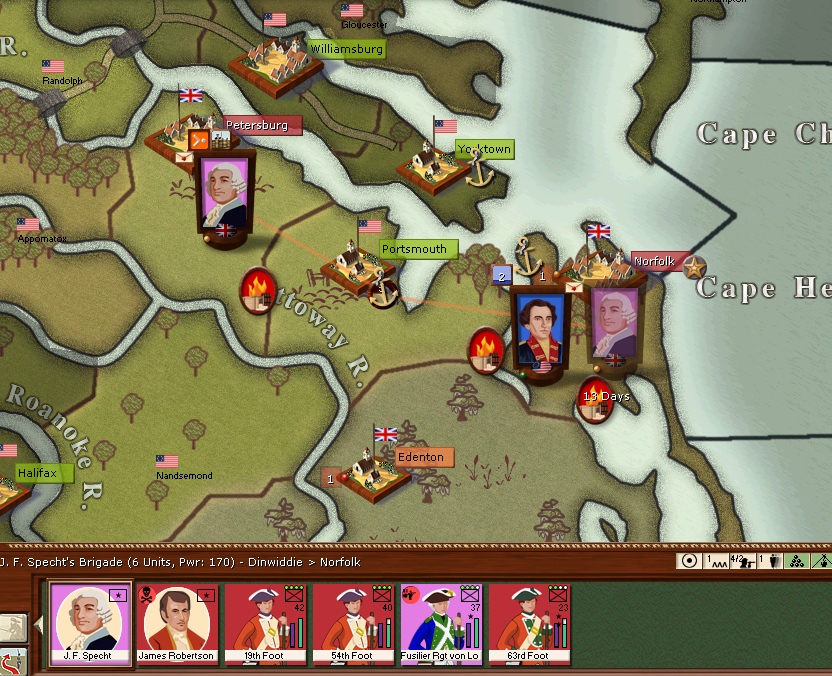Viewport: 832px width, 676px height.
Task: Click the target circle icon in stack bar
Action: click(688, 561)
